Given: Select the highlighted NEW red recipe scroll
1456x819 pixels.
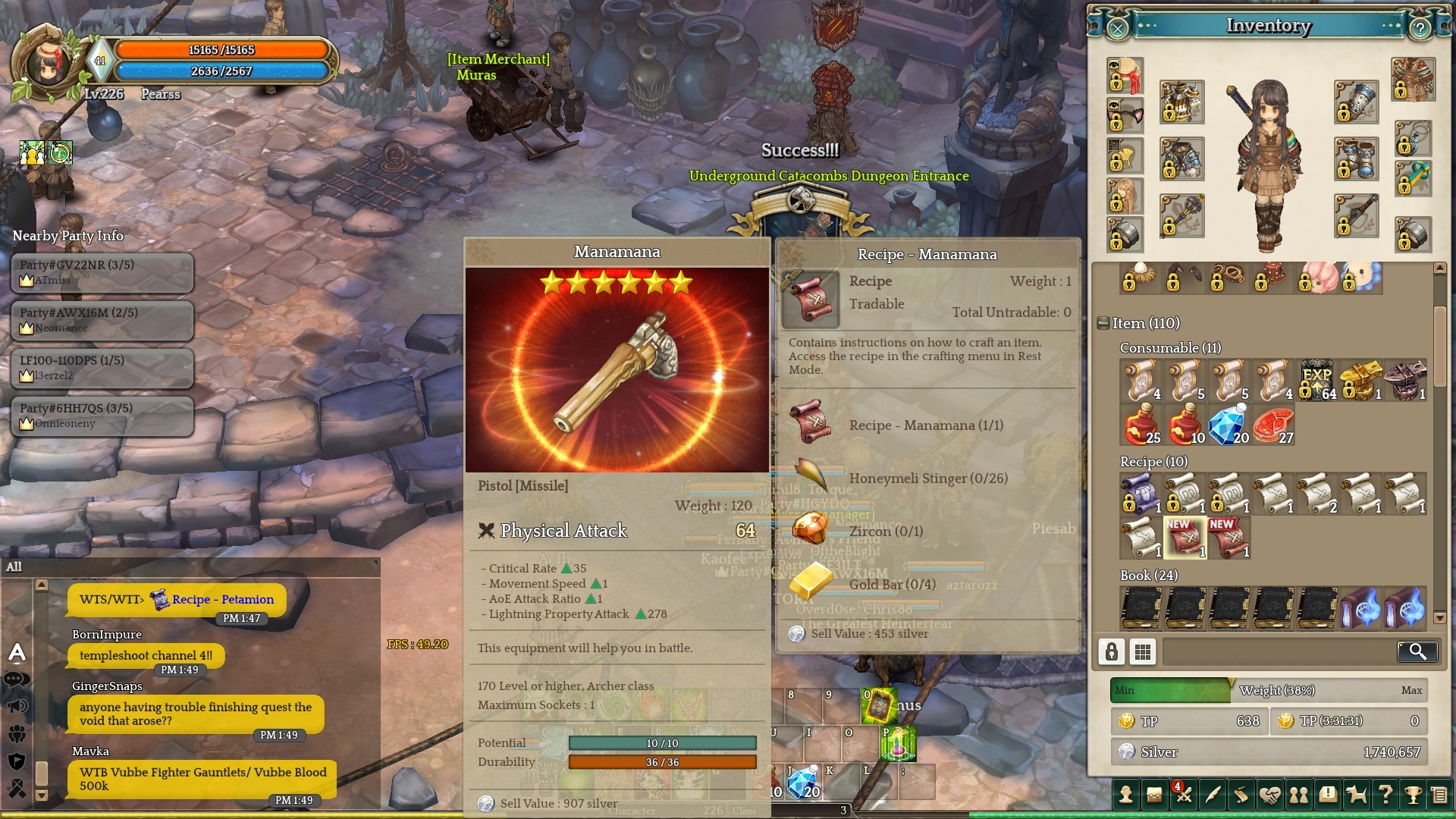Looking at the screenshot, I should point(1185,538).
